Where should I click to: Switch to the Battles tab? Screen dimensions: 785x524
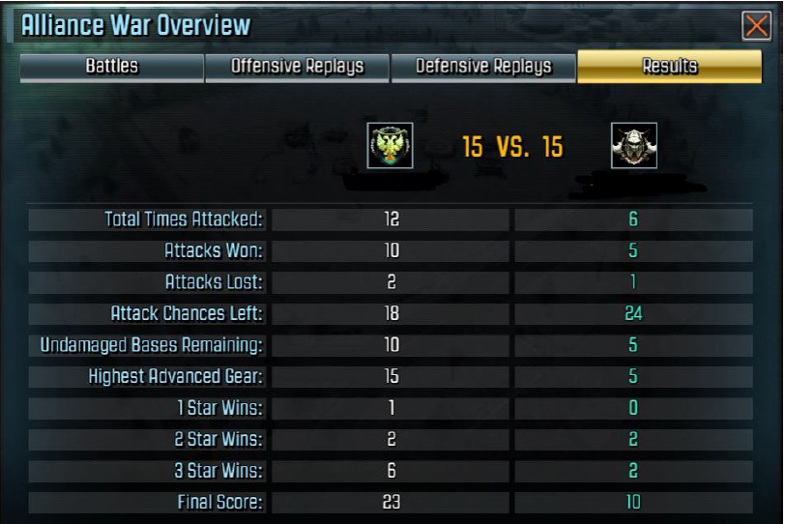point(111,67)
